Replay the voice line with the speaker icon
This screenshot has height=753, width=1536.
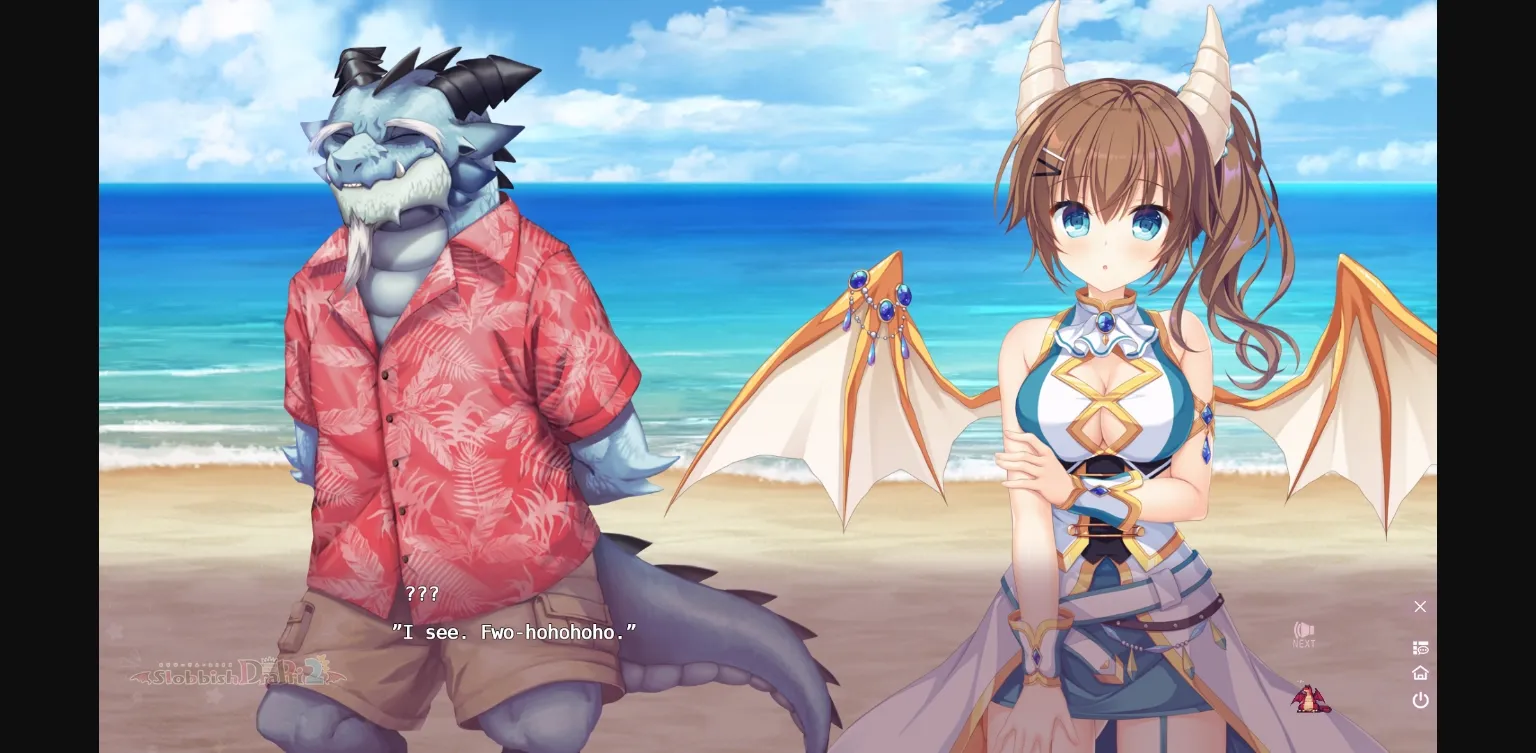coord(1302,628)
